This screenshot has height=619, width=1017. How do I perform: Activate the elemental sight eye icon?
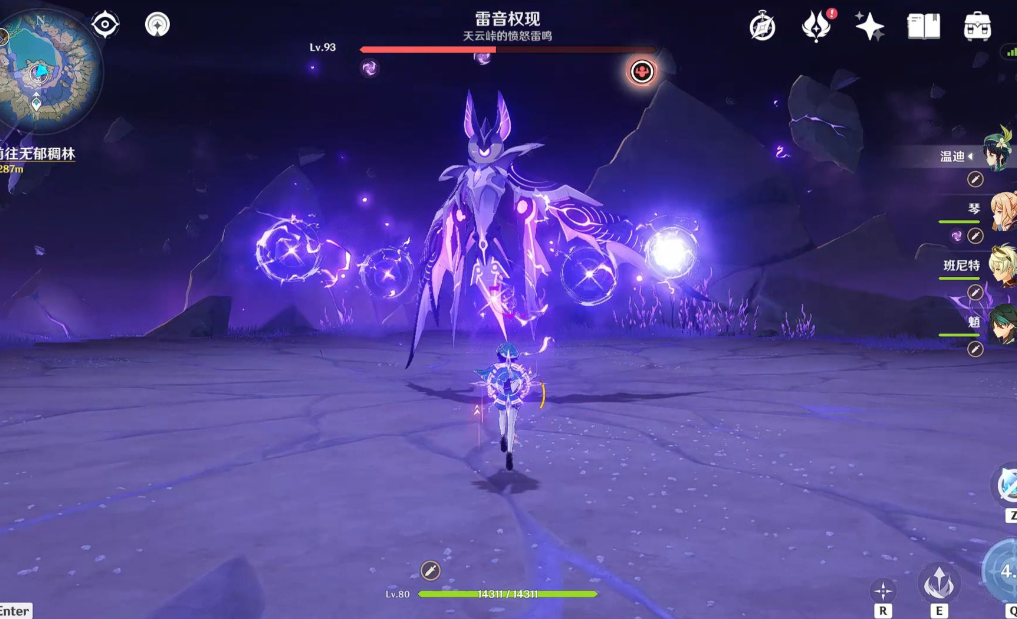(x=105, y=24)
